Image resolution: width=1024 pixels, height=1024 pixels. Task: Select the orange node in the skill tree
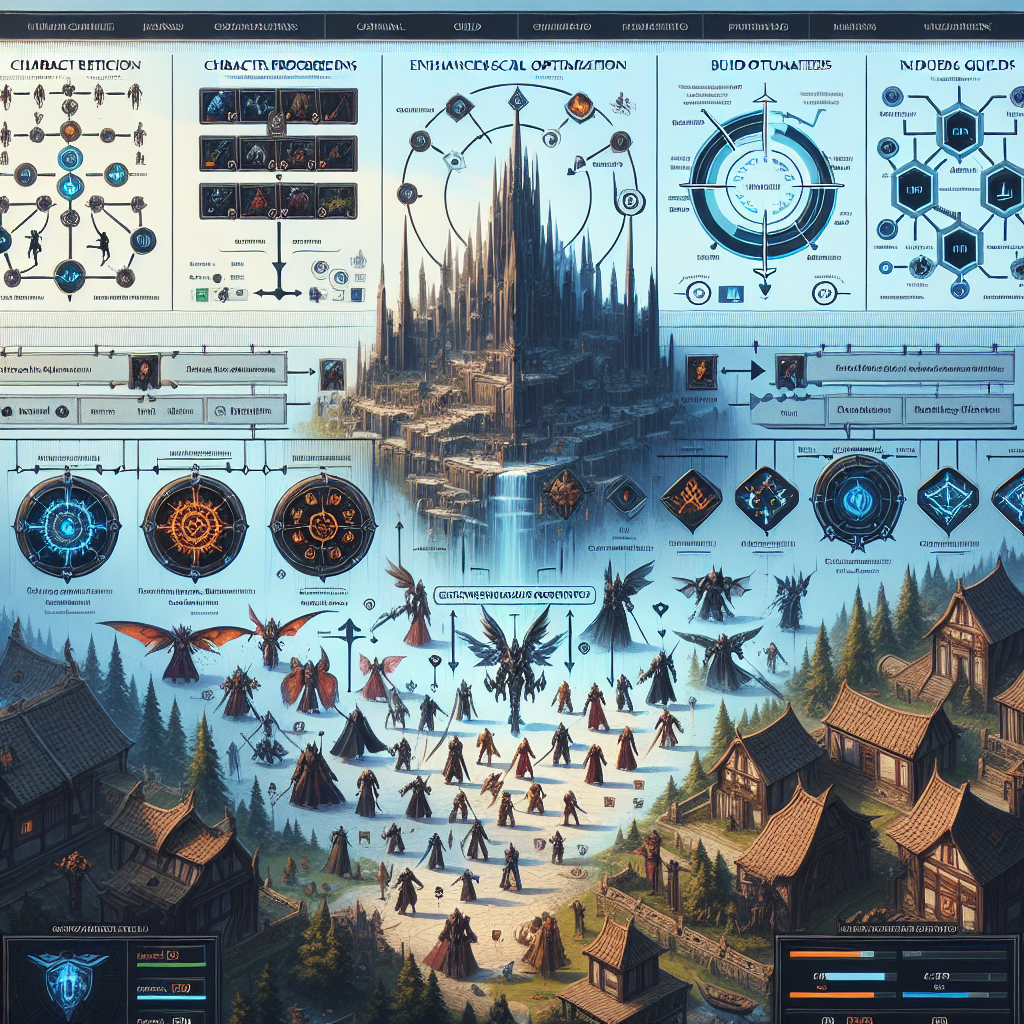[69, 131]
